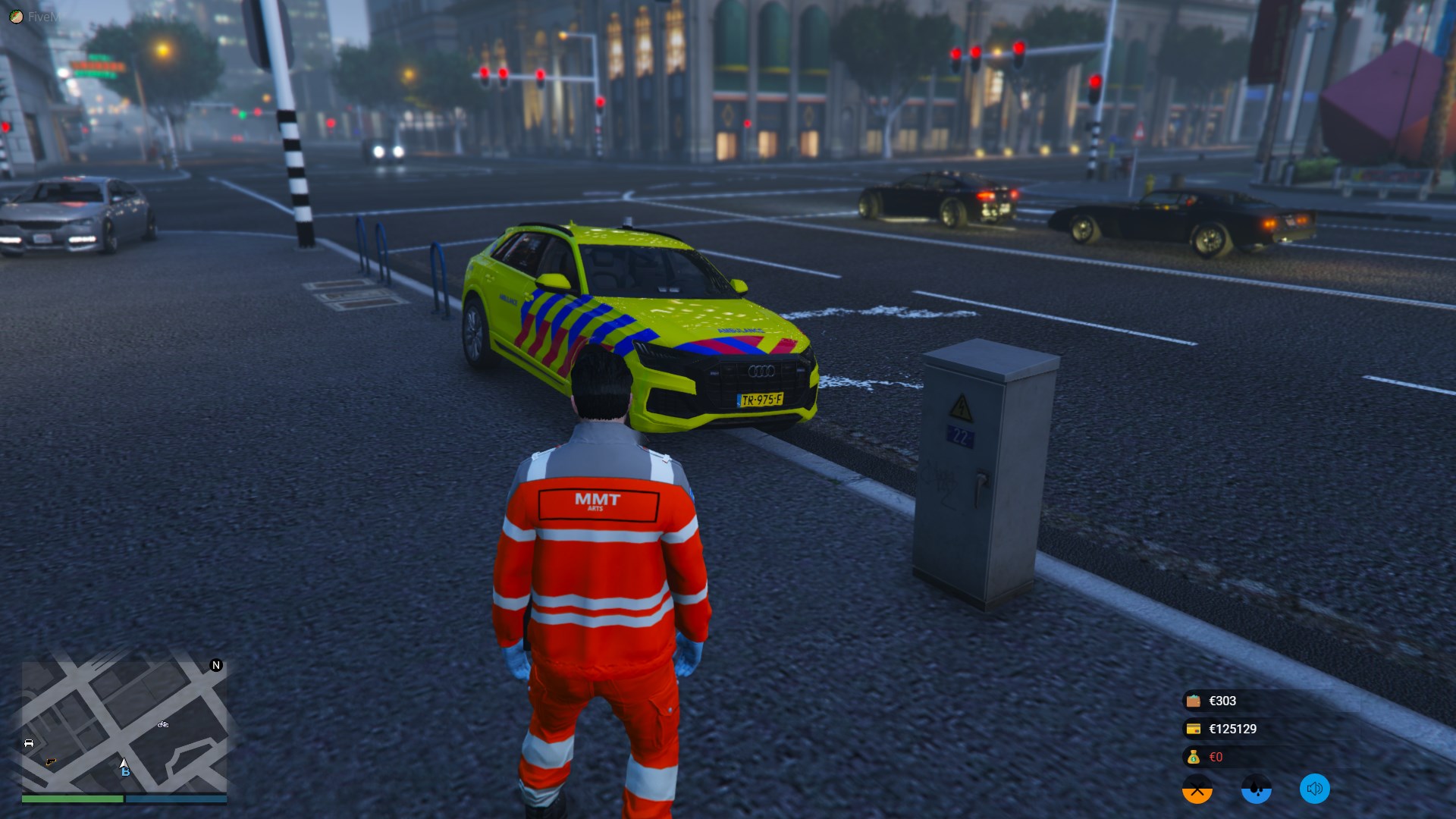Click the FiveM logo watermark

coord(16,17)
